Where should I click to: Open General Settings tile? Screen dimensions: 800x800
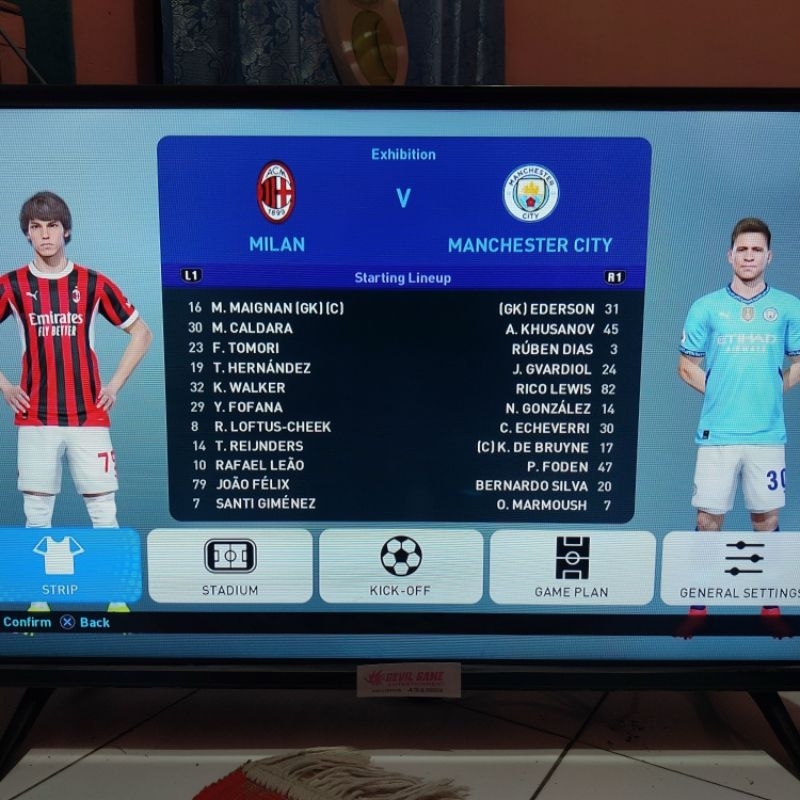pyautogui.click(x=736, y=566)
